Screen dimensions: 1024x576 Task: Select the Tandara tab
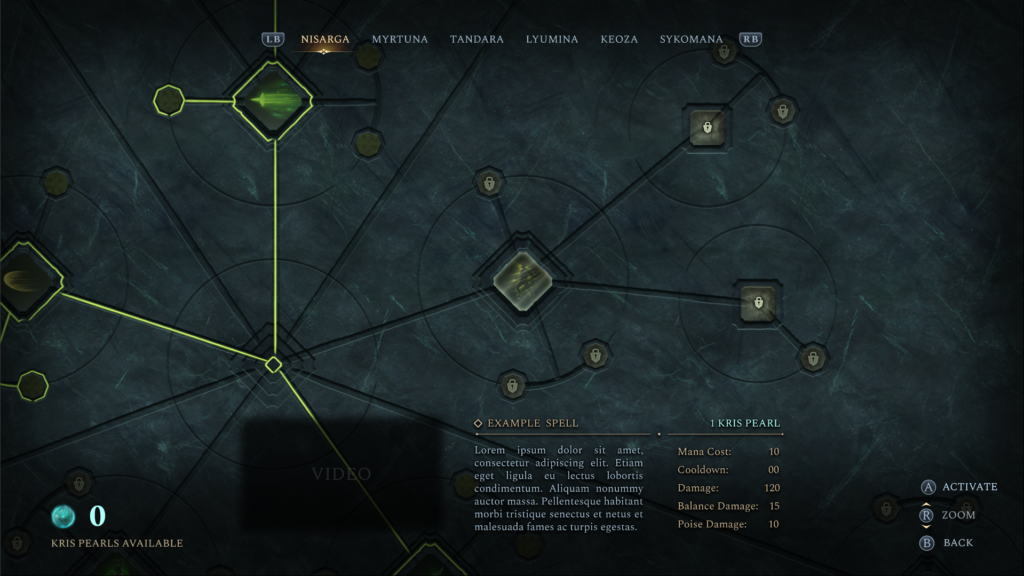click(x=477, y=40)
